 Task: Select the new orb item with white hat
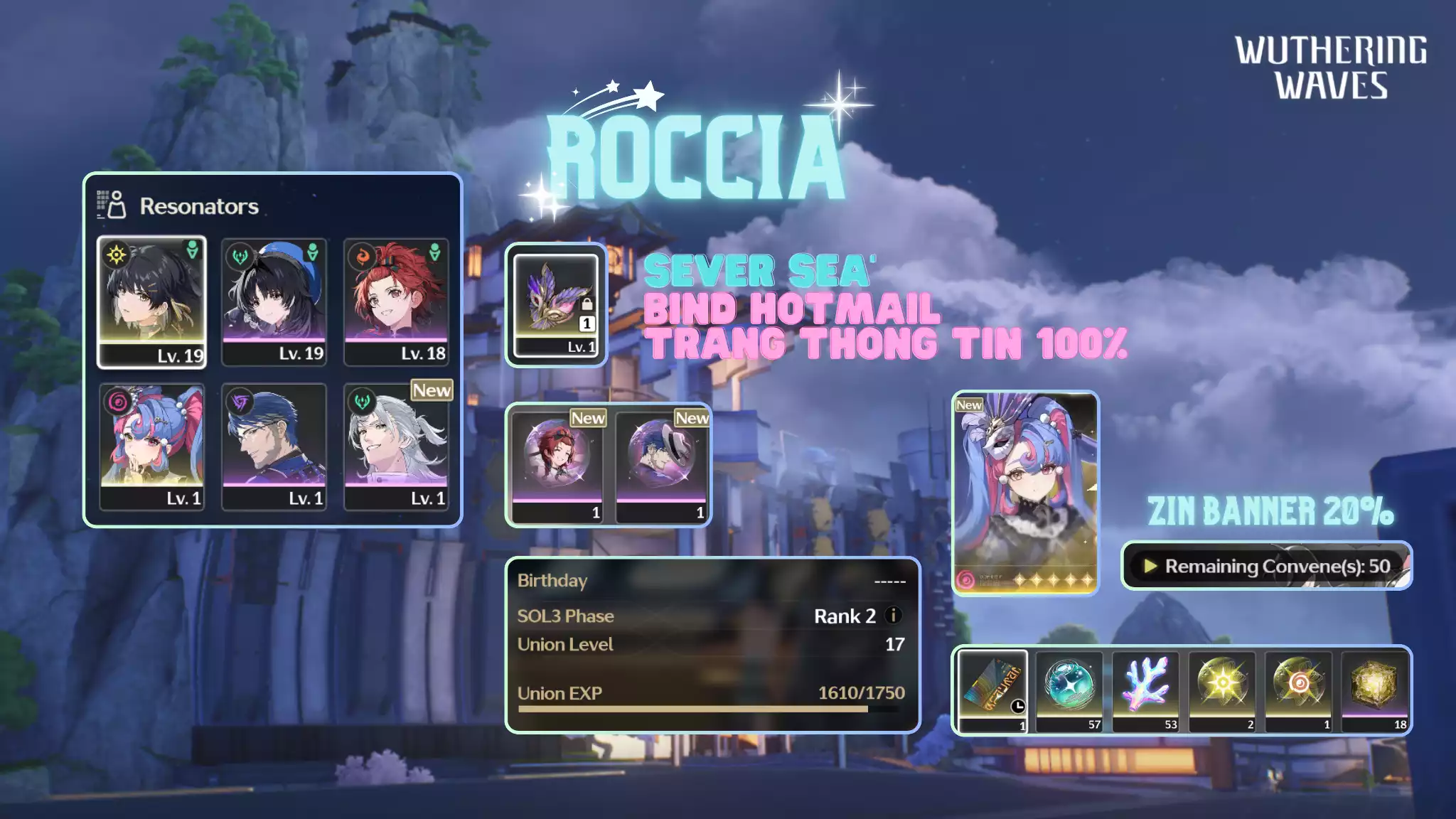point(661,466)
